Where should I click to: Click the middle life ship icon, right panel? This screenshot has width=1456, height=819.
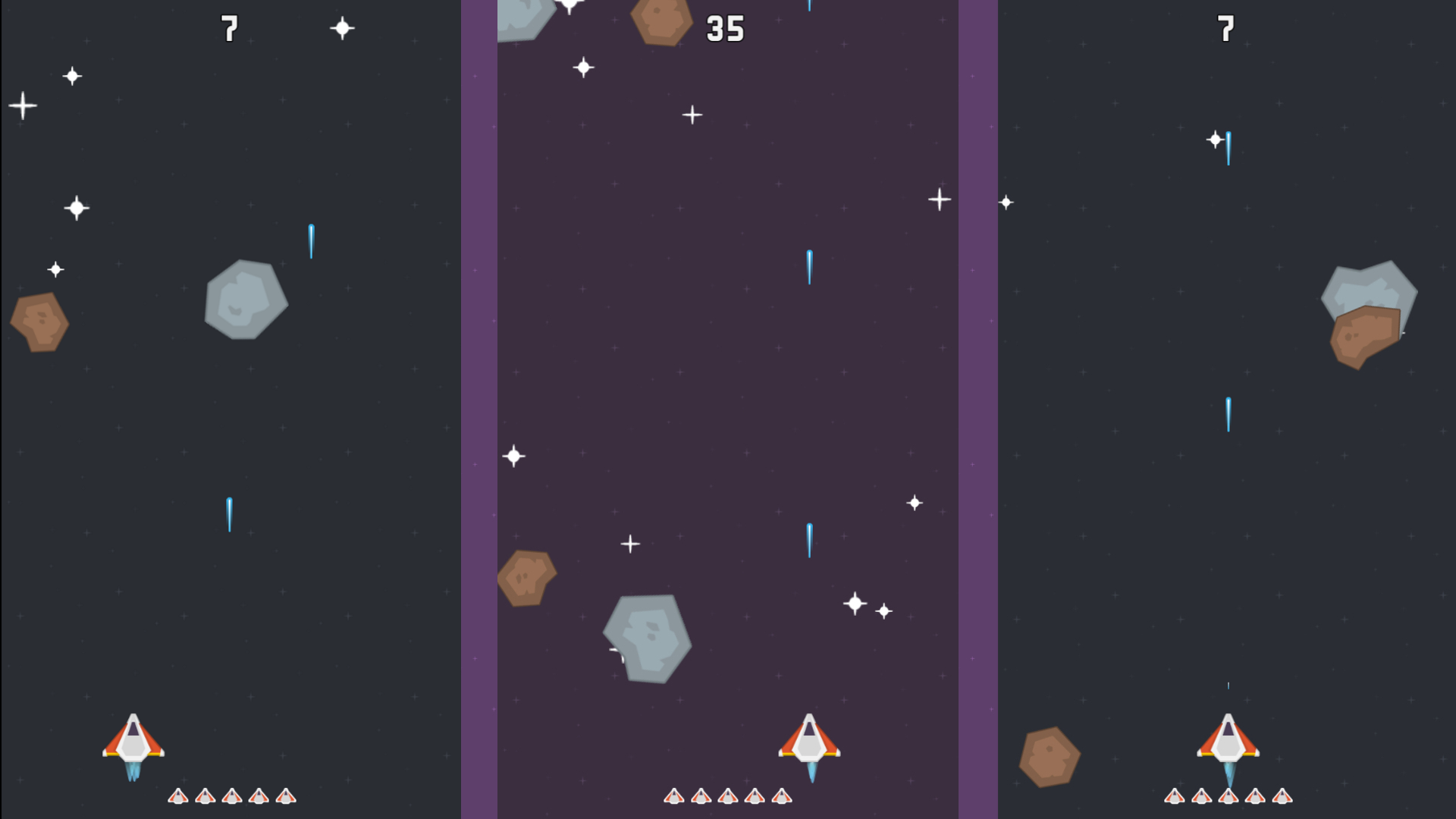(x=1228, y=798)
